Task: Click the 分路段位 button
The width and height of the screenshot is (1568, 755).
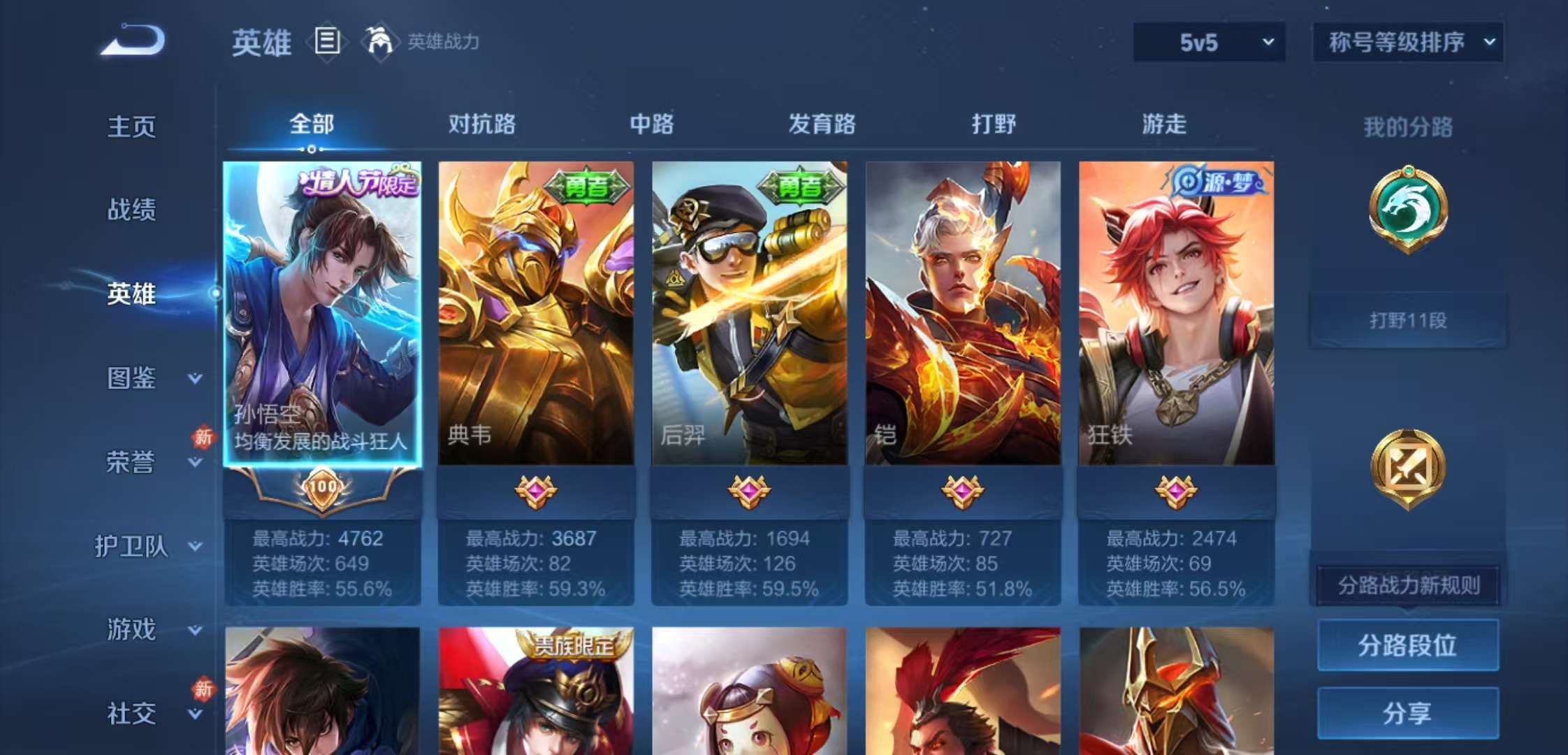Action: [1409, 647]
